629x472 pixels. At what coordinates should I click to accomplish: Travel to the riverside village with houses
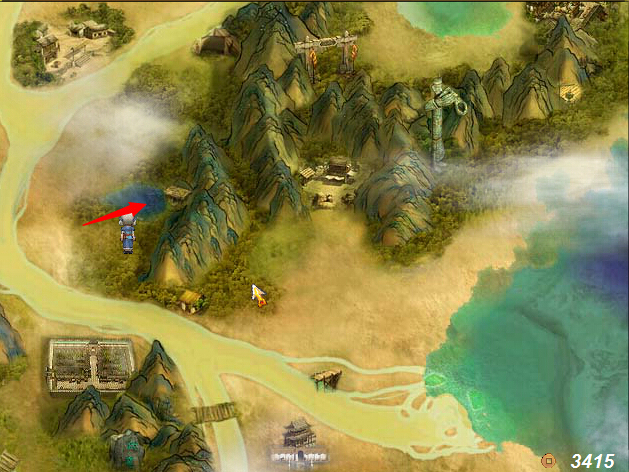click(x=72, y=40)
